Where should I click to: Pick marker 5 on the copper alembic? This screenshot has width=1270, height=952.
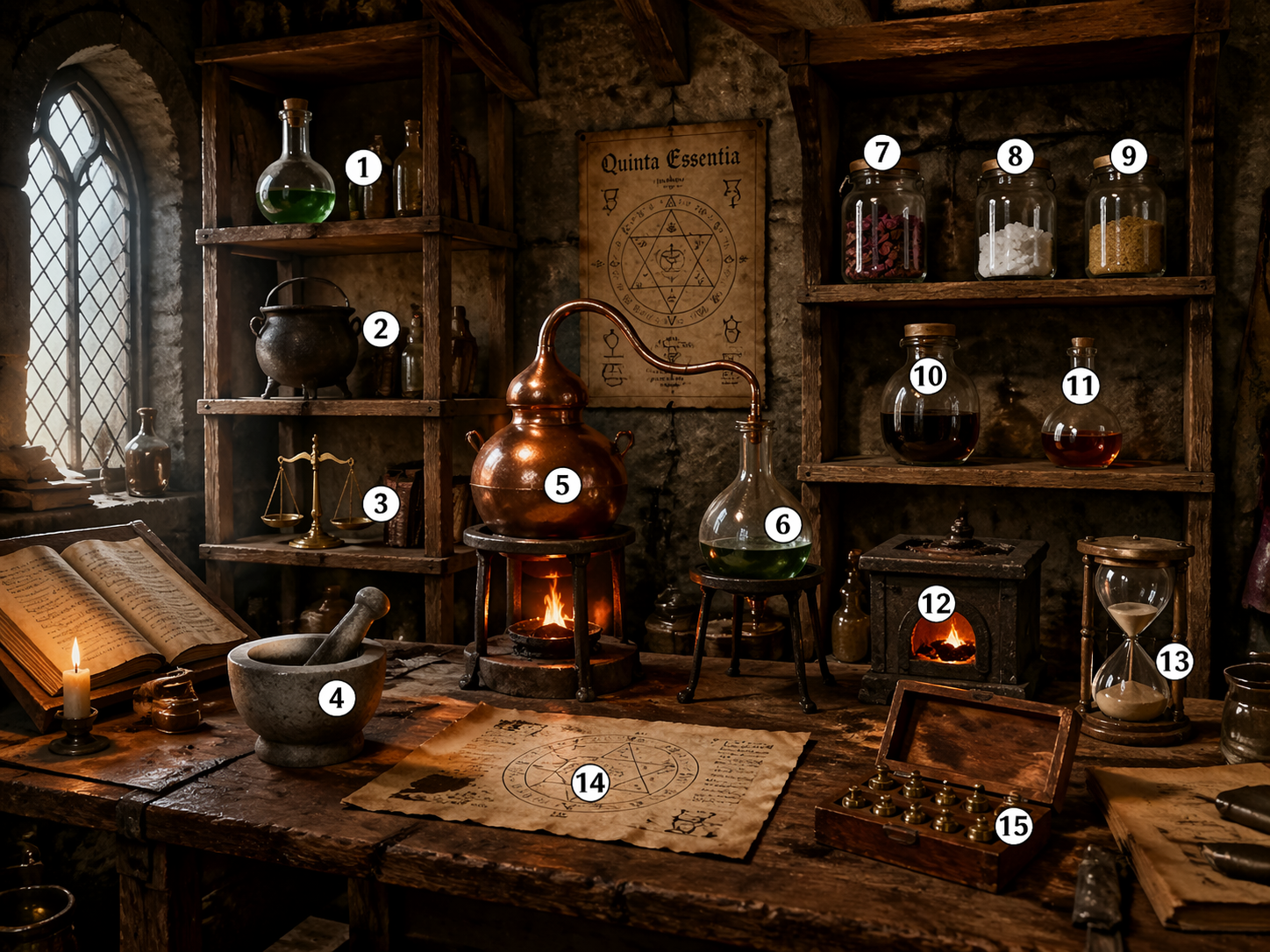[x=562, y=485]
